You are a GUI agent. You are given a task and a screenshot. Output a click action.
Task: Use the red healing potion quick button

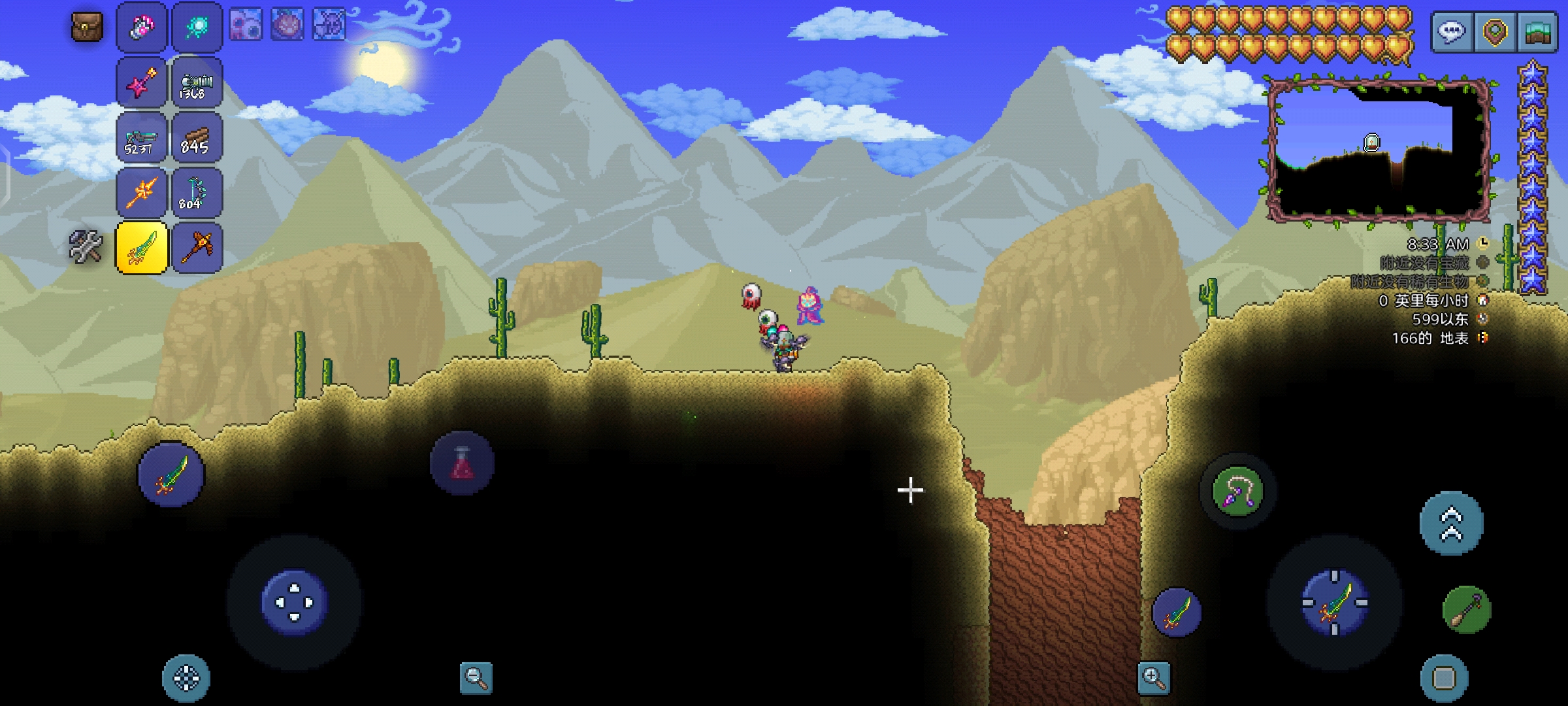(x=463, y=463)
